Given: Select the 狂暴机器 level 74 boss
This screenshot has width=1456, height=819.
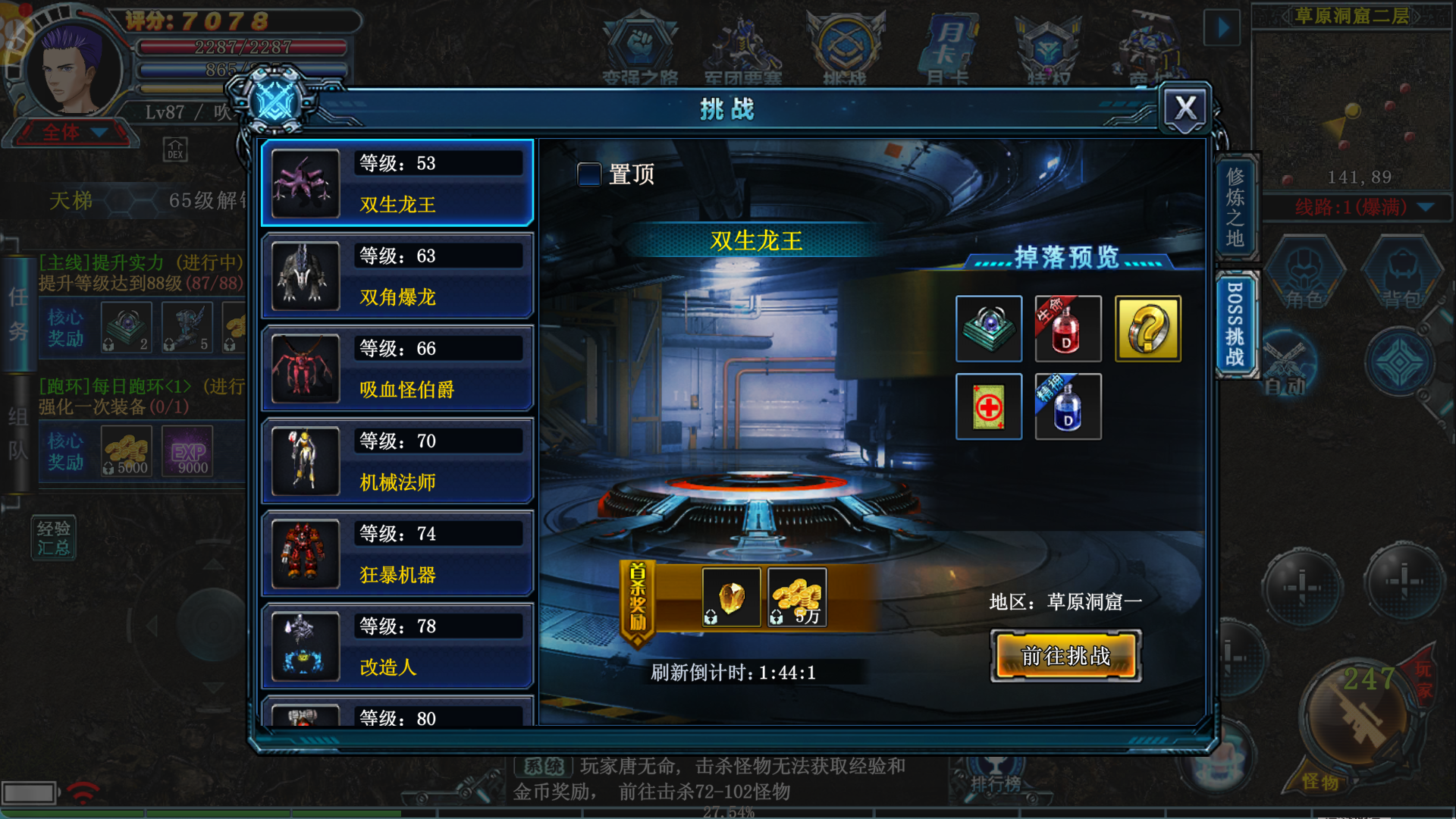Looking at the screenshot, I should pyautogui.click(x=397, y=554).
